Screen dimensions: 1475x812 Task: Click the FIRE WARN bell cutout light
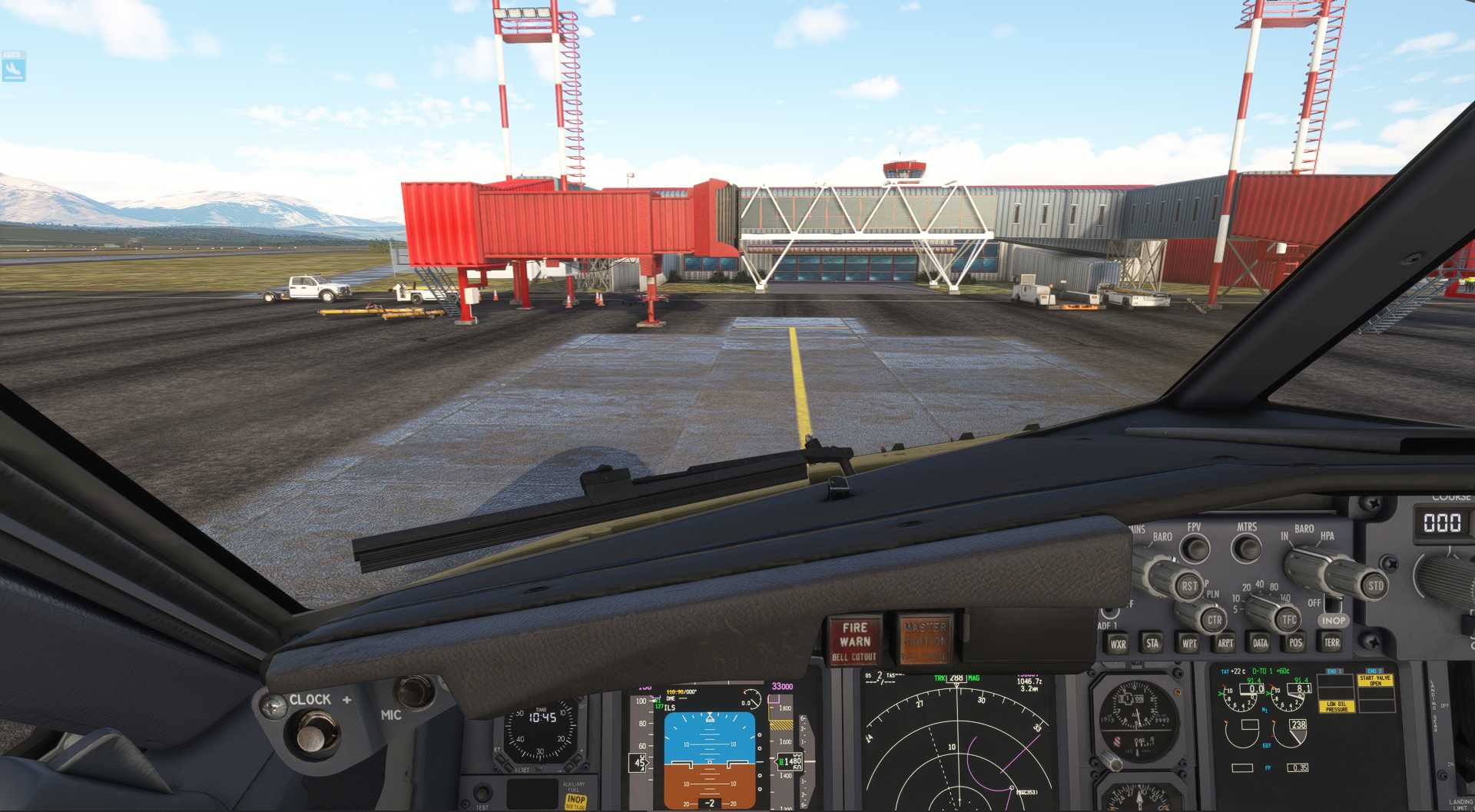tap(854, 641)
